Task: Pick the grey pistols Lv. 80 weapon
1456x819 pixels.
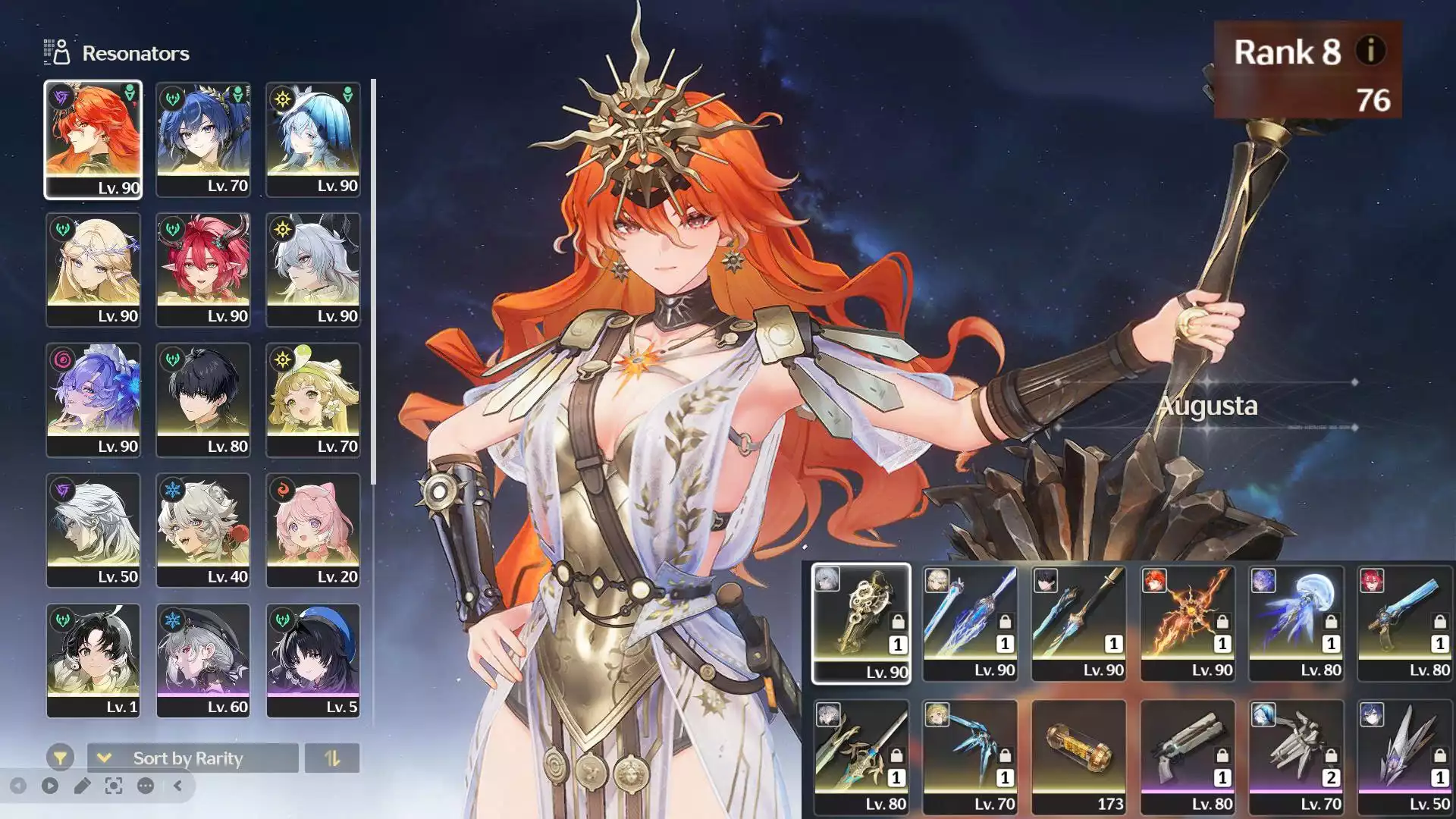Action: (1188, 757)
